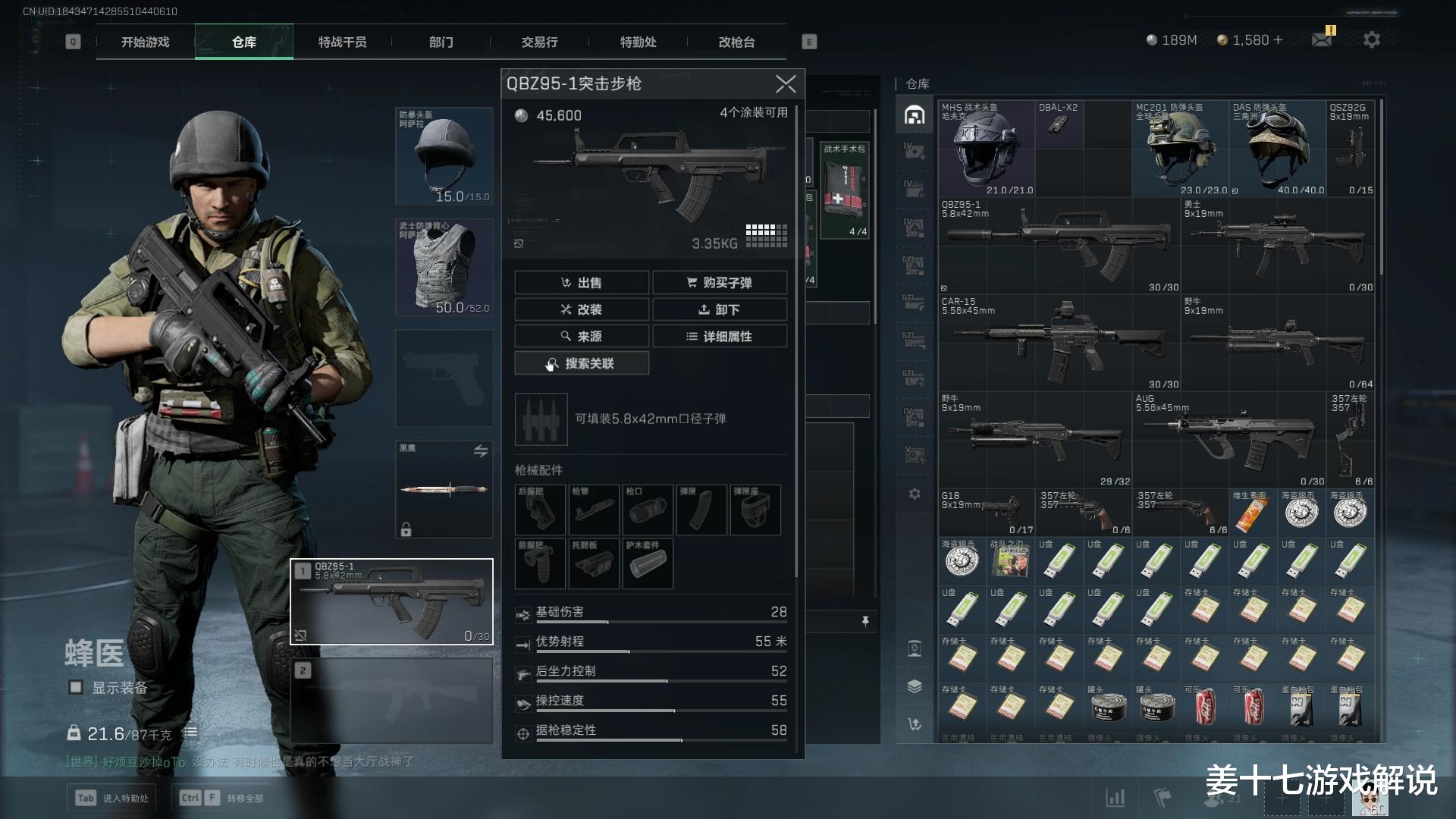Click the 搜索关联 button
Screen dimensions: 1456x819
582,363
